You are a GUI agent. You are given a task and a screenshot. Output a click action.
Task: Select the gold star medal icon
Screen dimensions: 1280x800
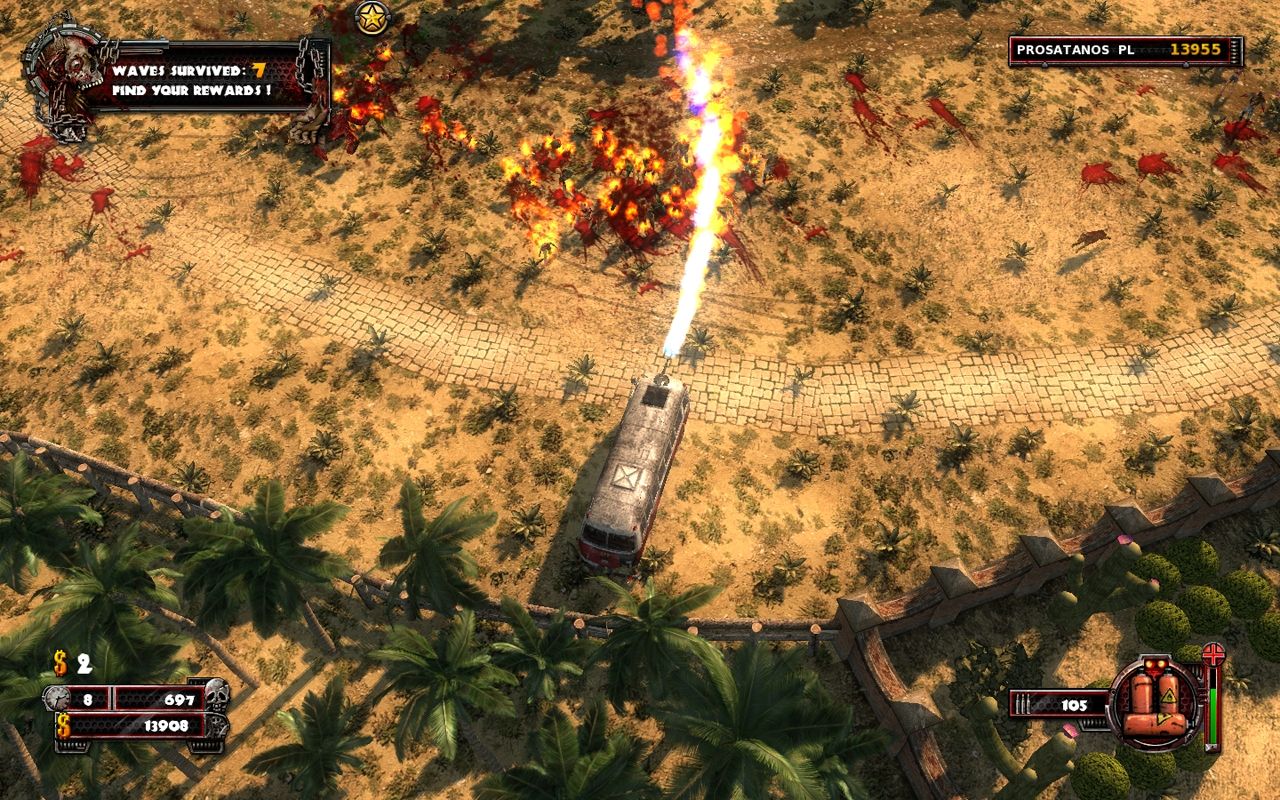click(x=370, y=18)
